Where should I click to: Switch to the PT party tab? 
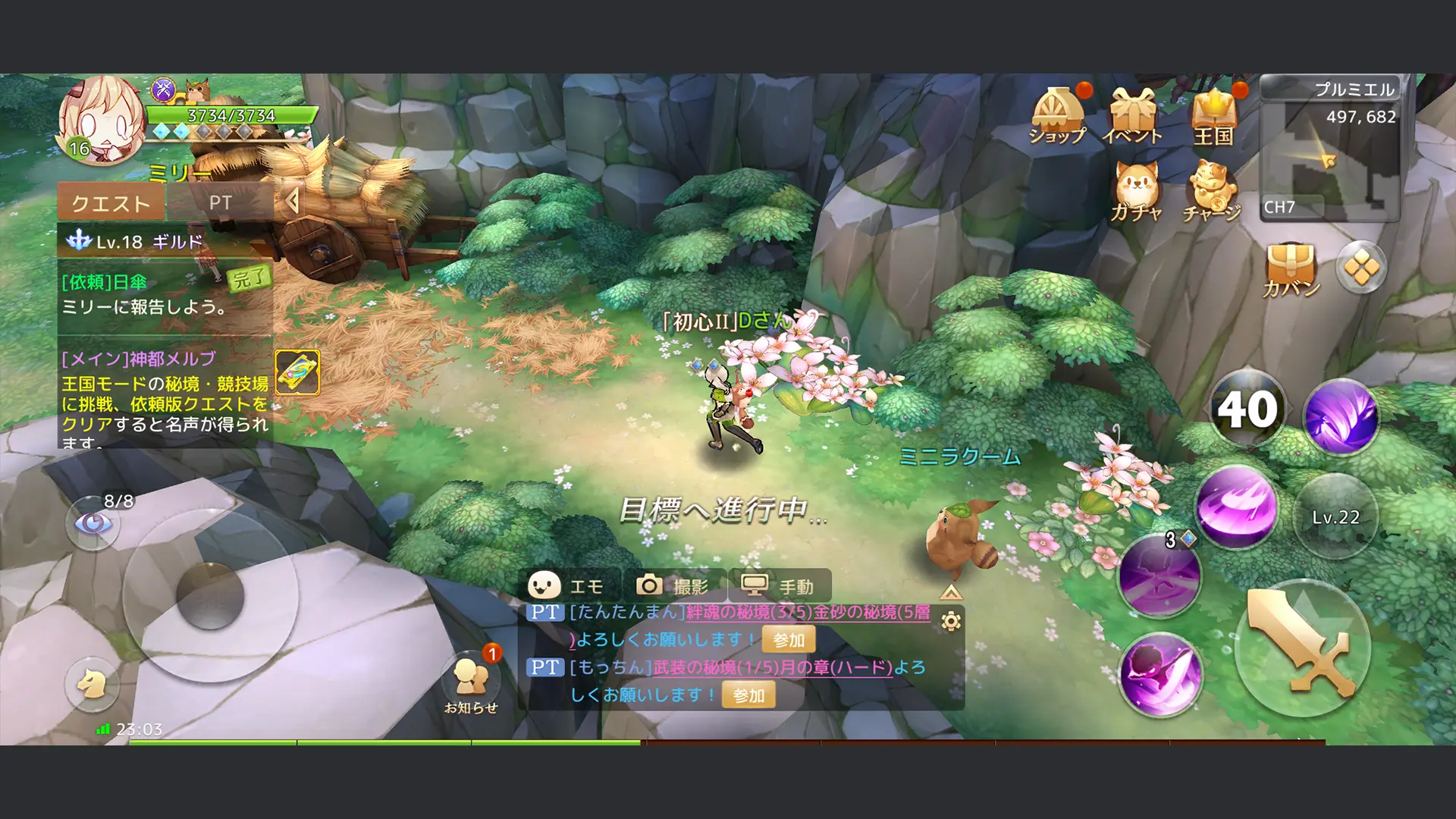220,202
